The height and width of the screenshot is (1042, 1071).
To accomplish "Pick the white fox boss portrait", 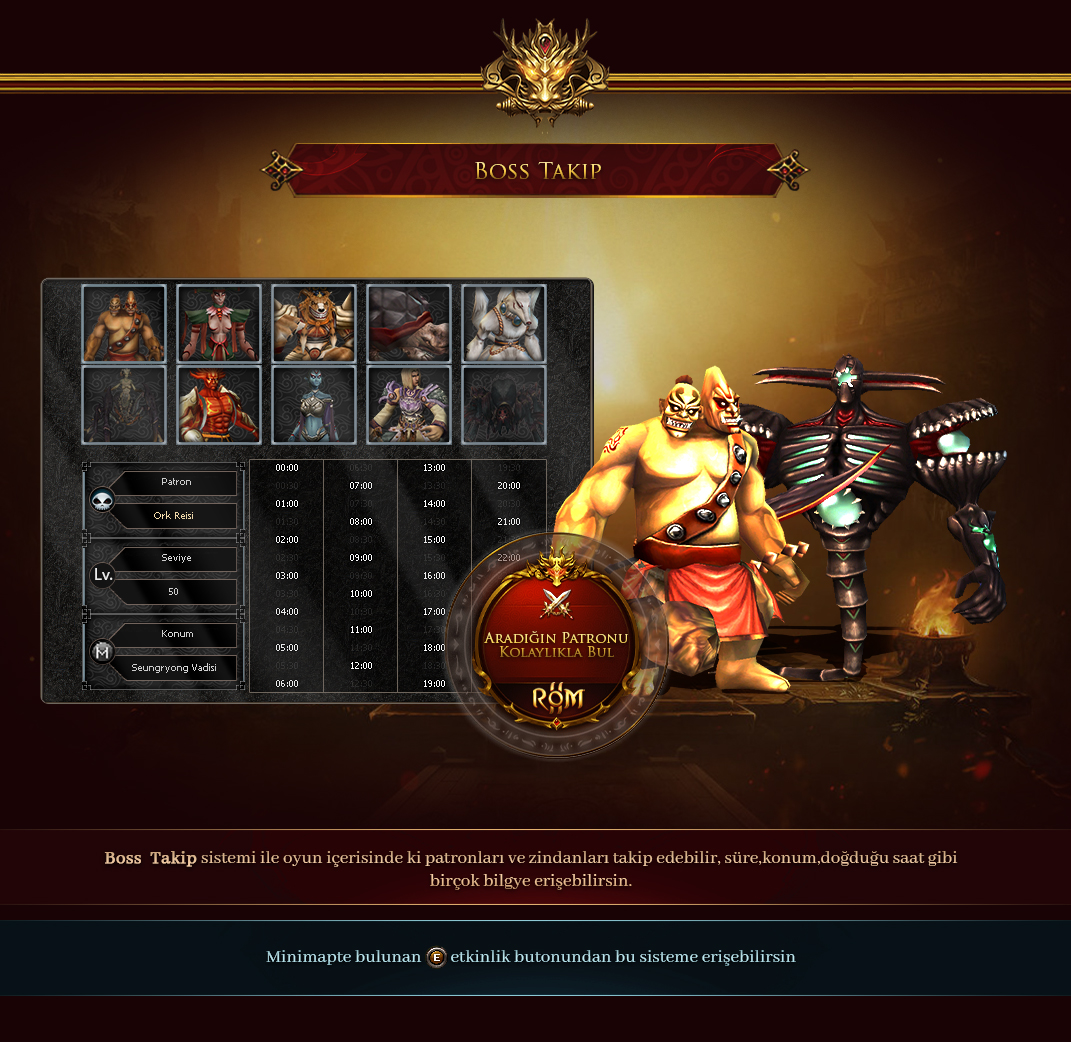I will point(504,323).
